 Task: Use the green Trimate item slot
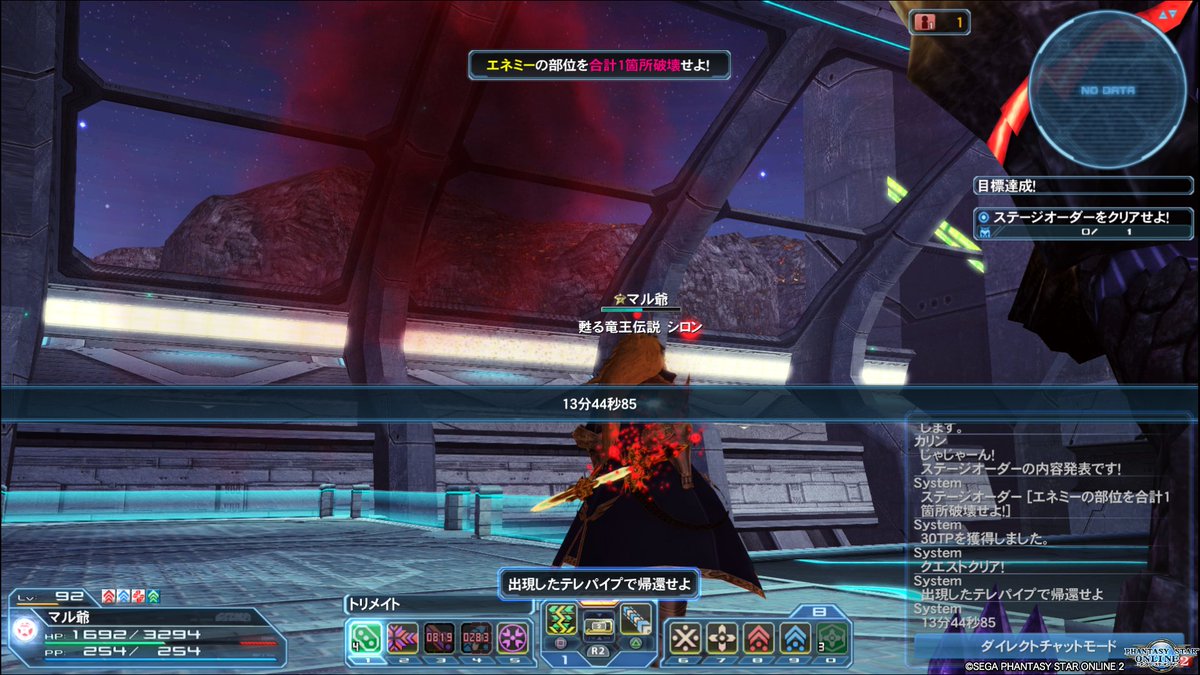click(363, 637)
